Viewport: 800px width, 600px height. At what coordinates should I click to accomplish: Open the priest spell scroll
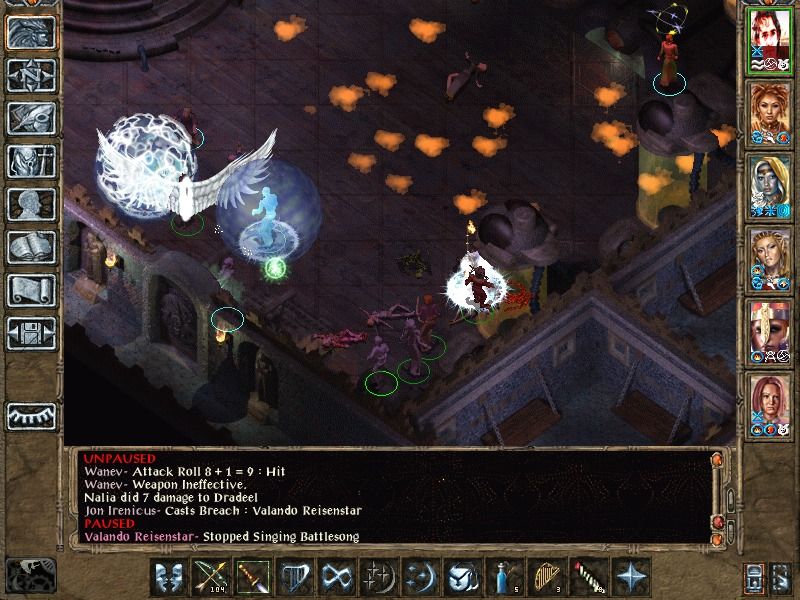[x=31, y=289]
